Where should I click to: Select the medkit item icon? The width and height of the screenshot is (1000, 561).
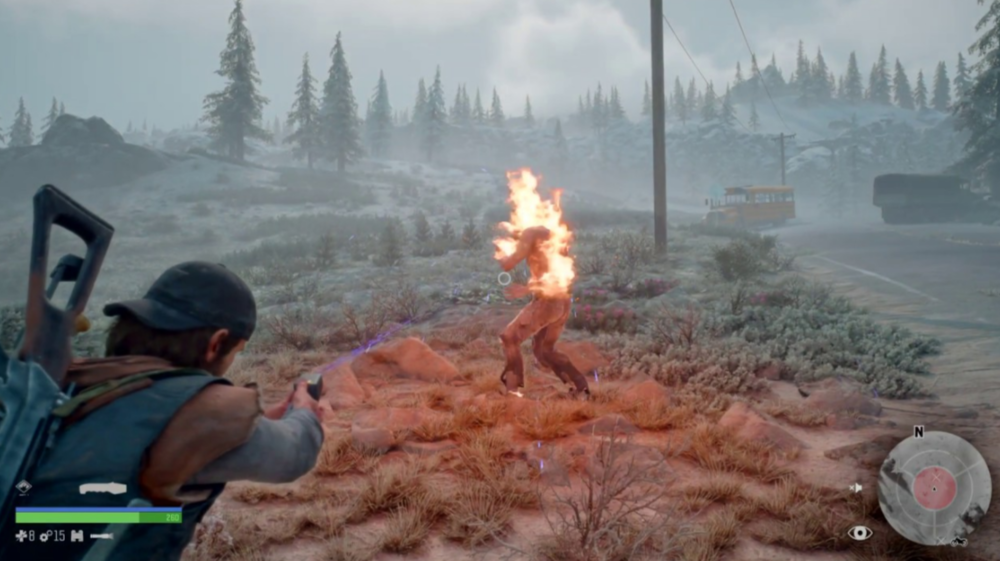click(x=21, y=536)
